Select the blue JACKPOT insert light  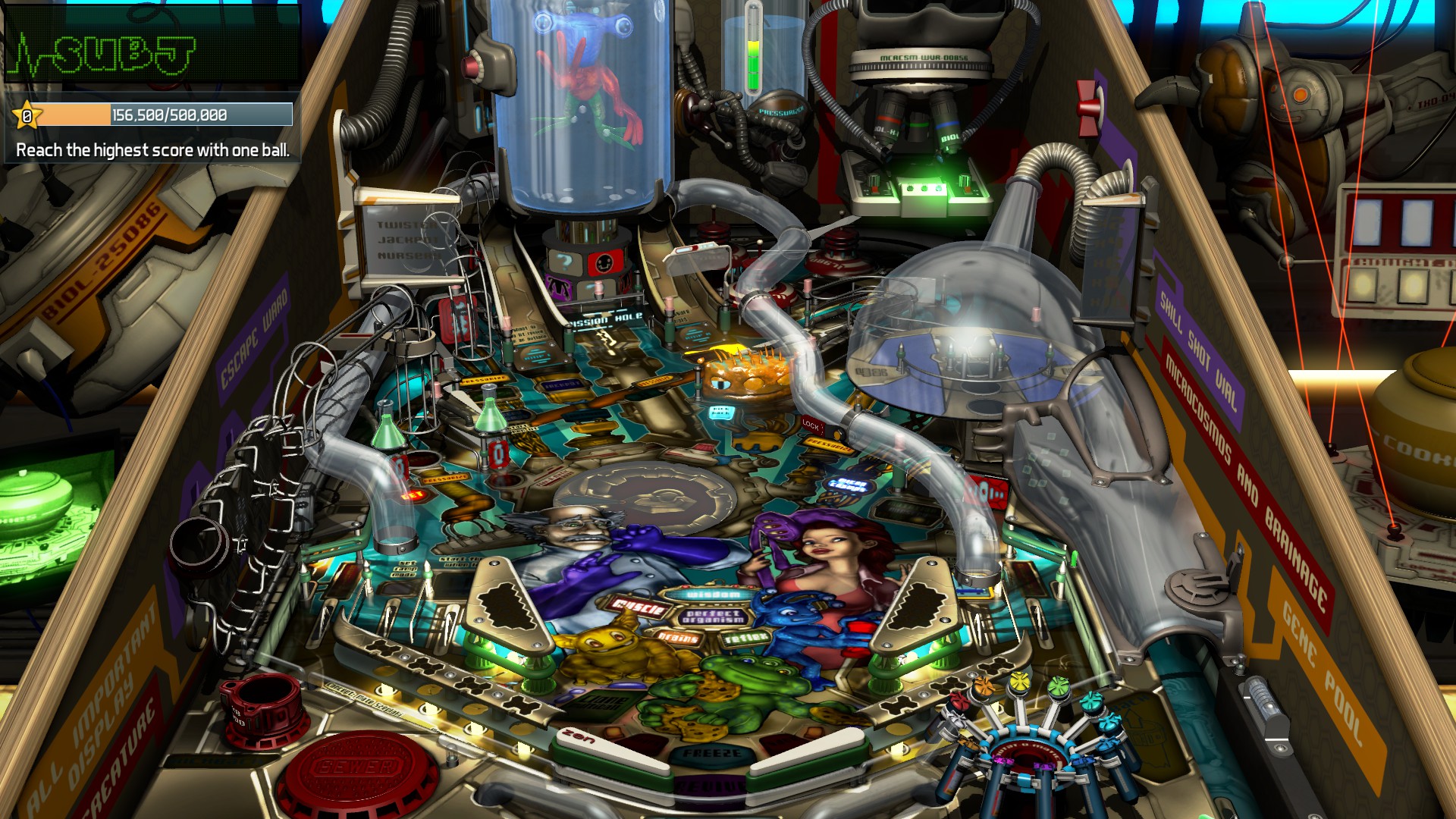(561, 383)
